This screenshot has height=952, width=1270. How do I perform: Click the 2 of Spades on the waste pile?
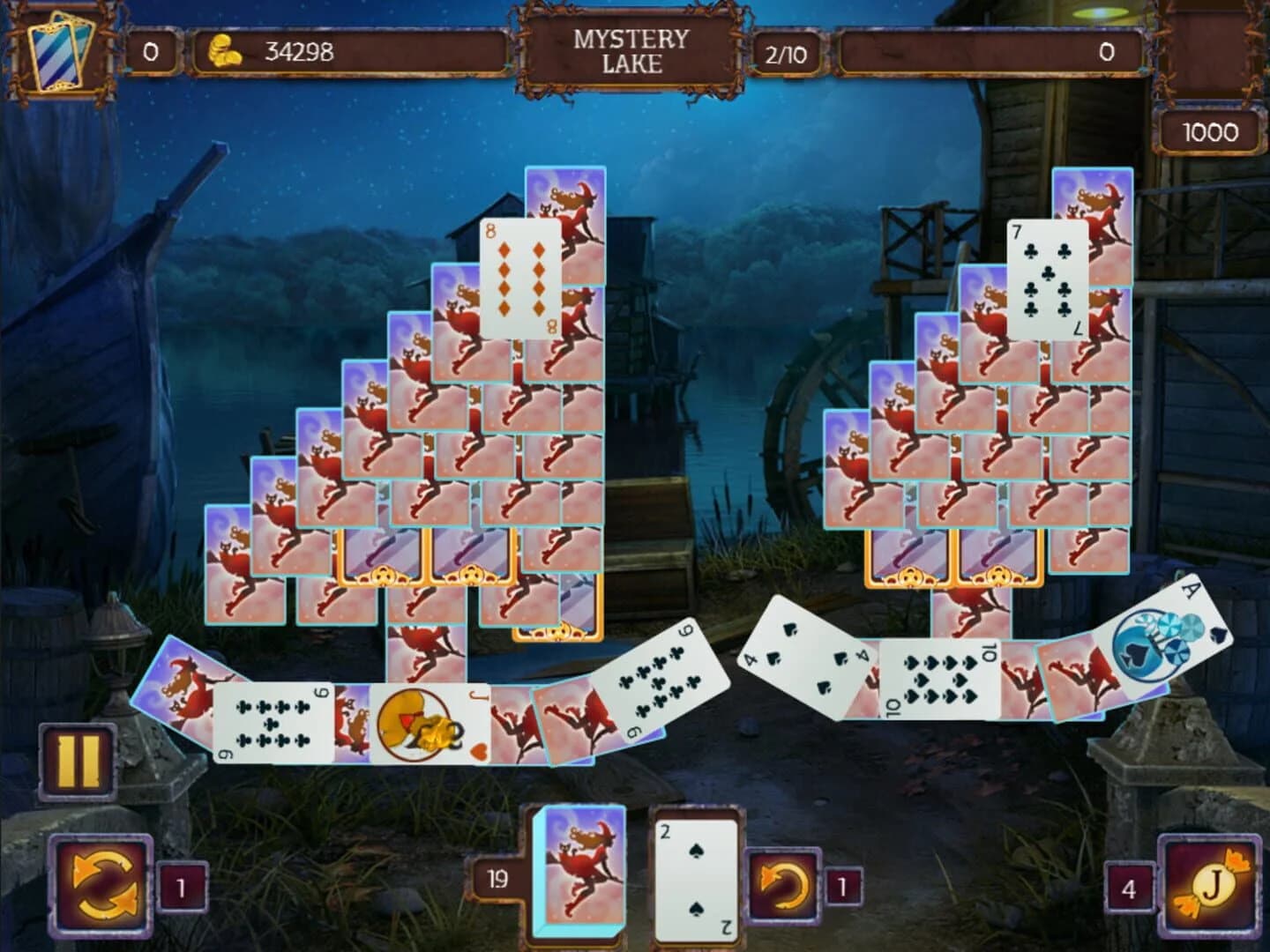[697, 873]
